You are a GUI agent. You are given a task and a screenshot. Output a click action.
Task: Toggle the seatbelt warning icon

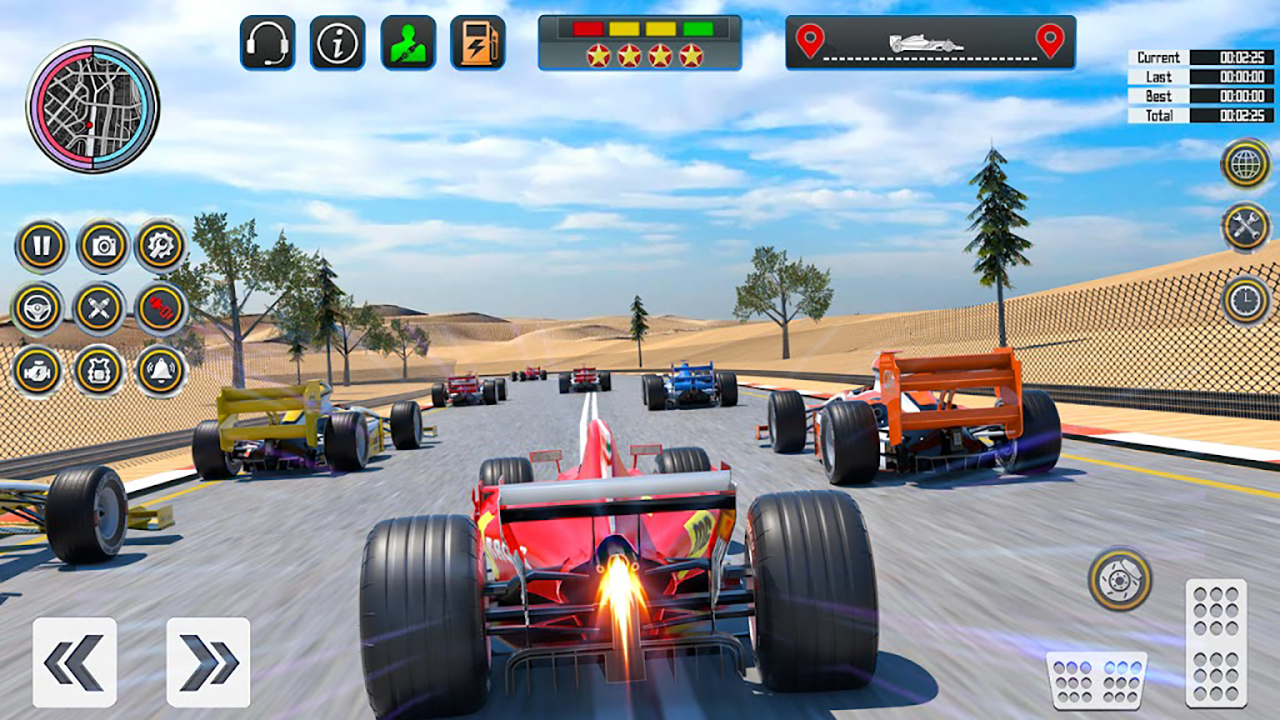coord(158,308)
